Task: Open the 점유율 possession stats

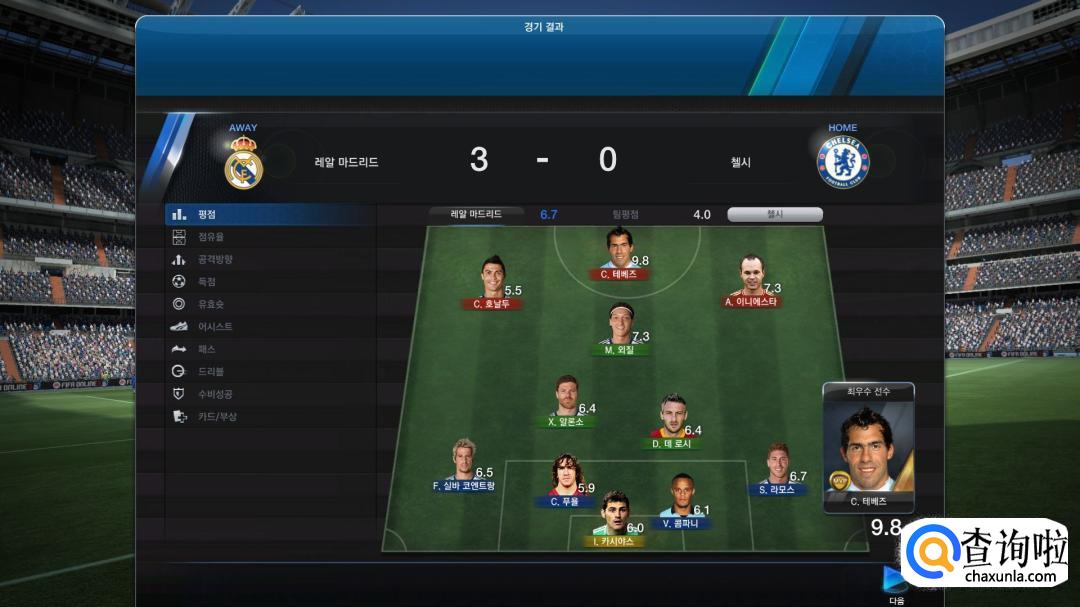Action: 210,237
